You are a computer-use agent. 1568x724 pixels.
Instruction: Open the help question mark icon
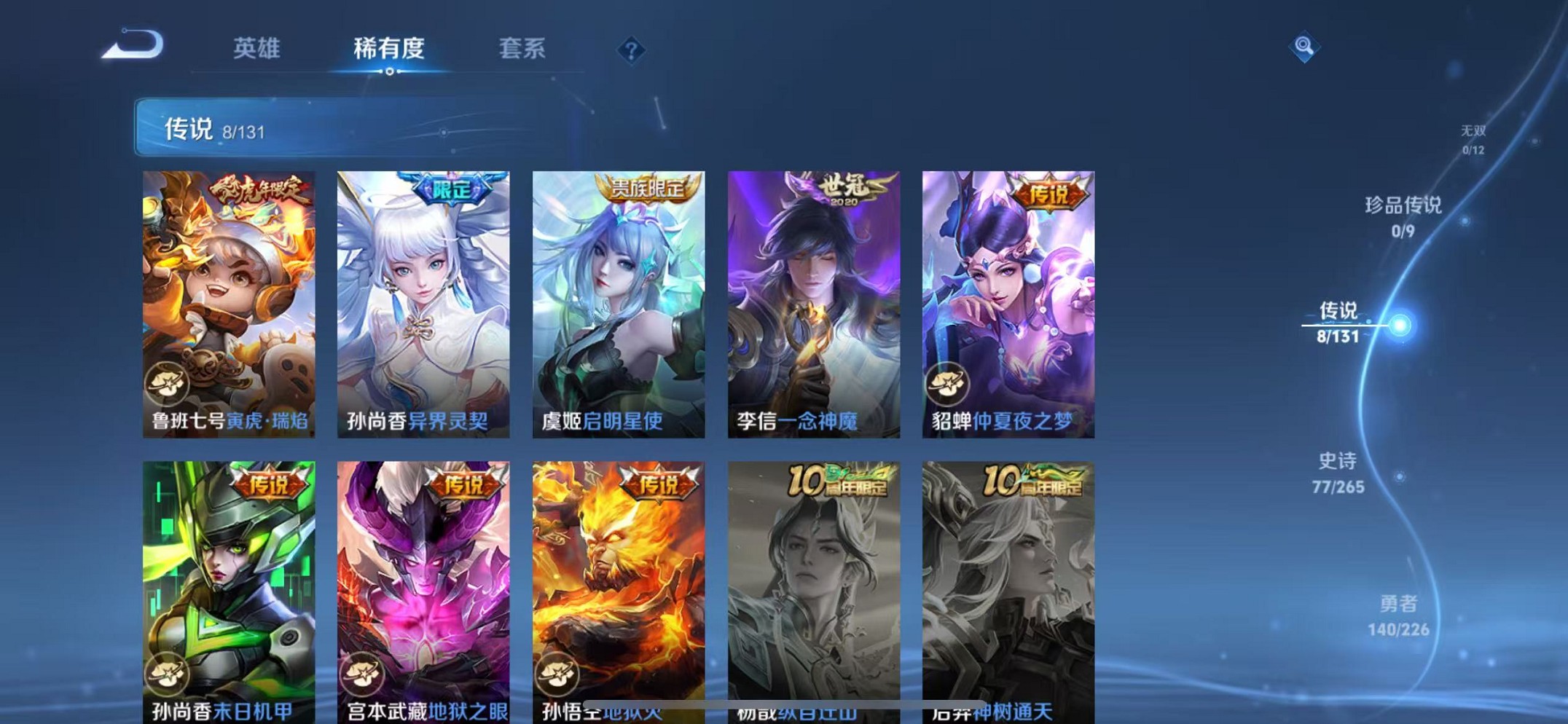click(x=631, y=49)
